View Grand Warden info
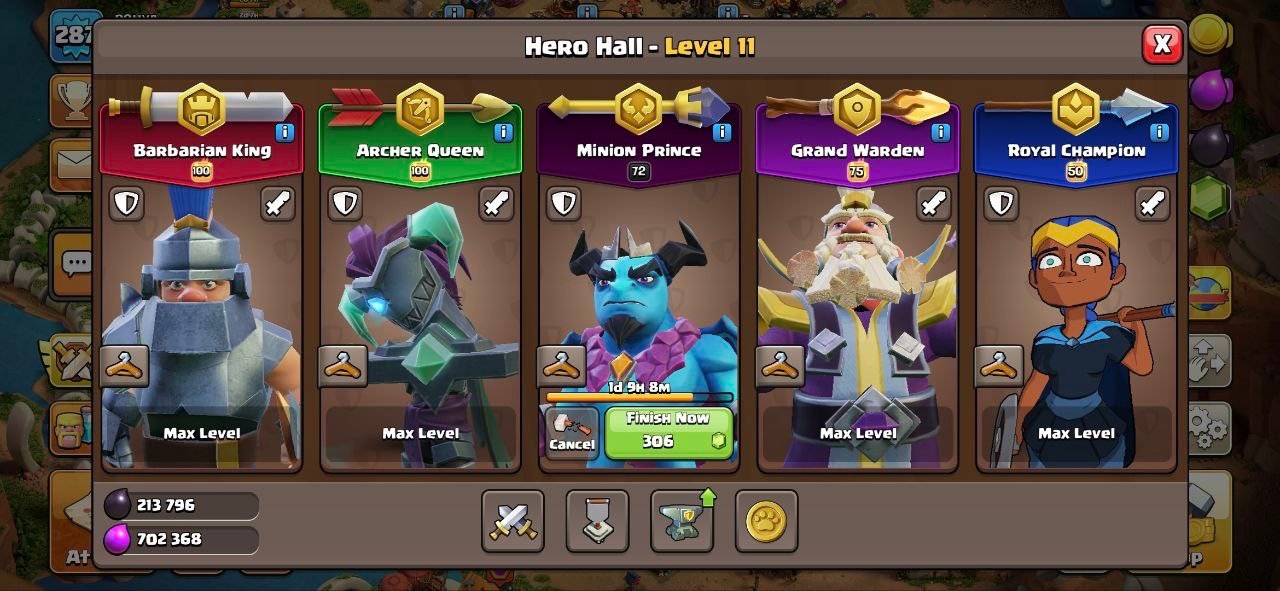This screenshot has width=1280, height=591. tap(940, 132)
